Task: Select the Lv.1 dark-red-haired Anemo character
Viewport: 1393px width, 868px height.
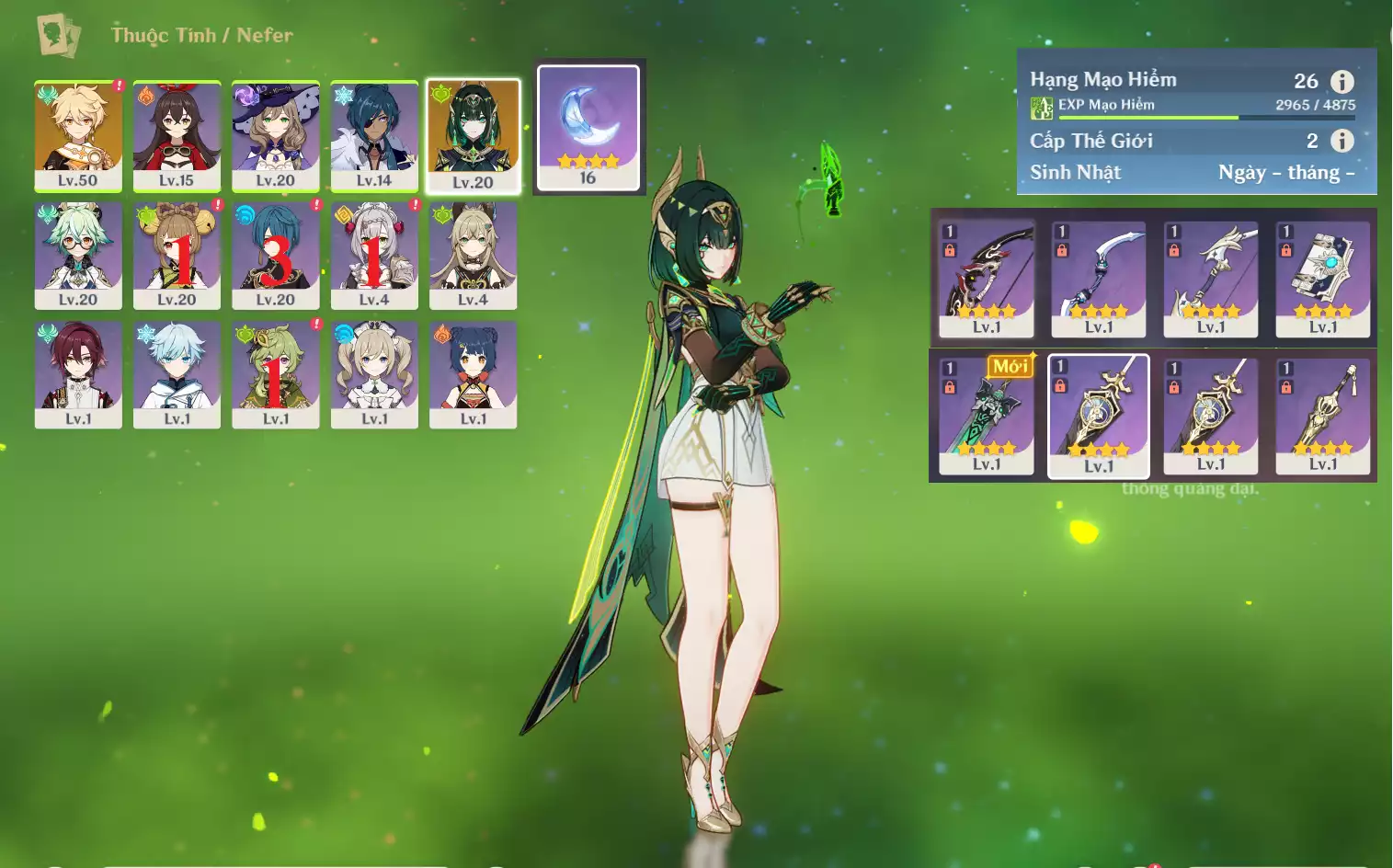Action: [78, 374]
